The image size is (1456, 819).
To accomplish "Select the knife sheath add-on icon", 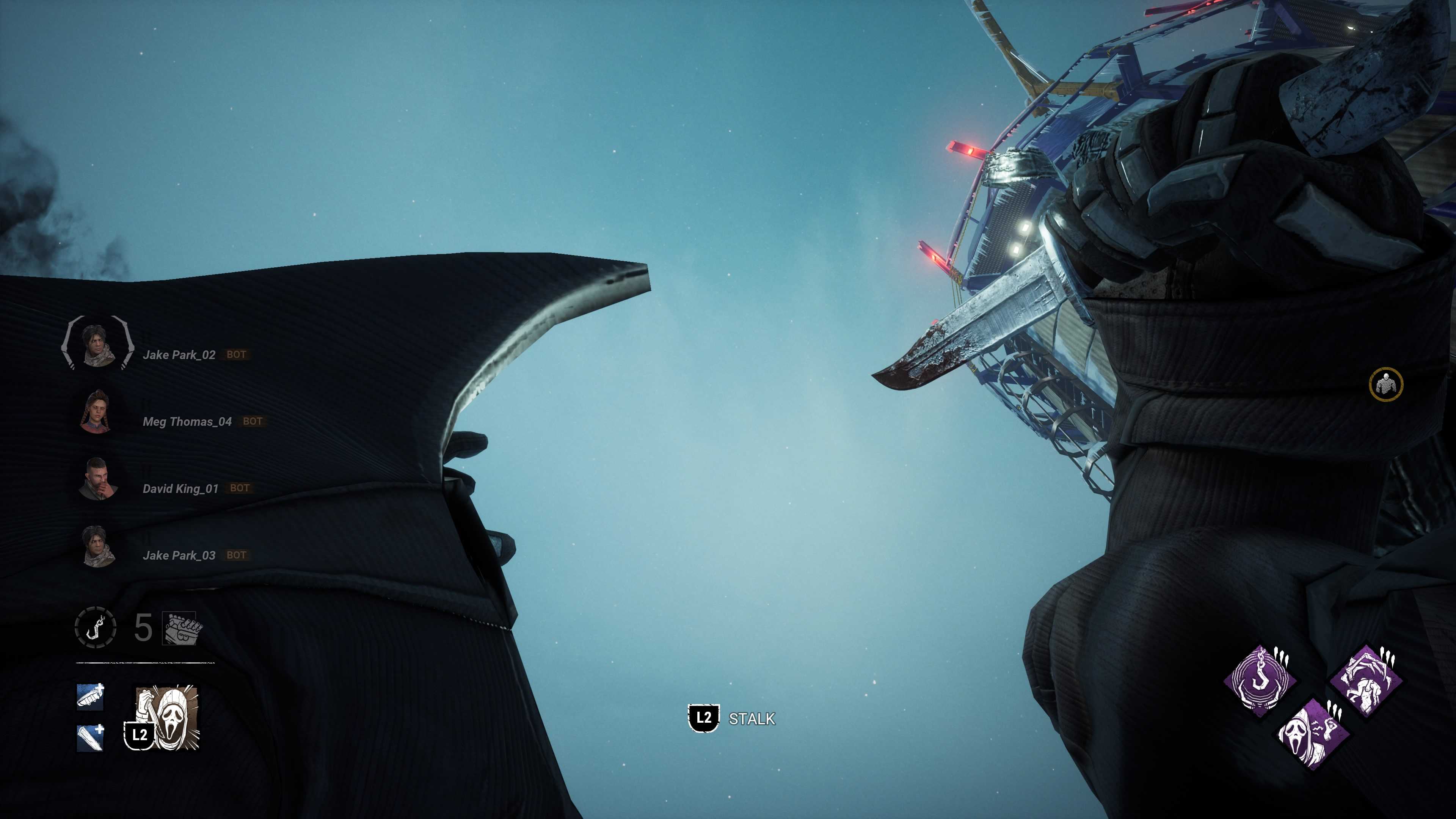I will pyautogui.click(x=91, y=697).
